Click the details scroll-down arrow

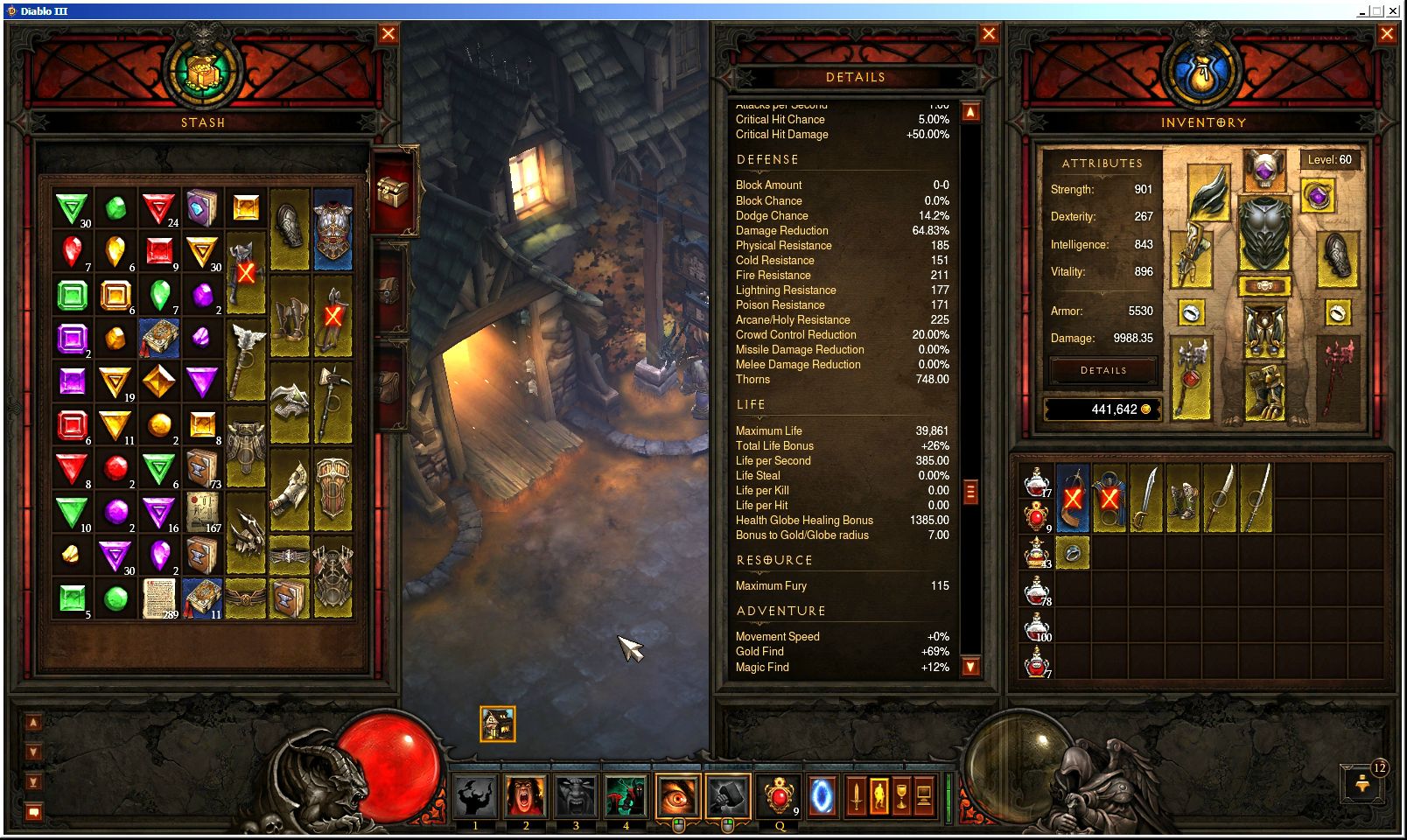coord(970,667)
